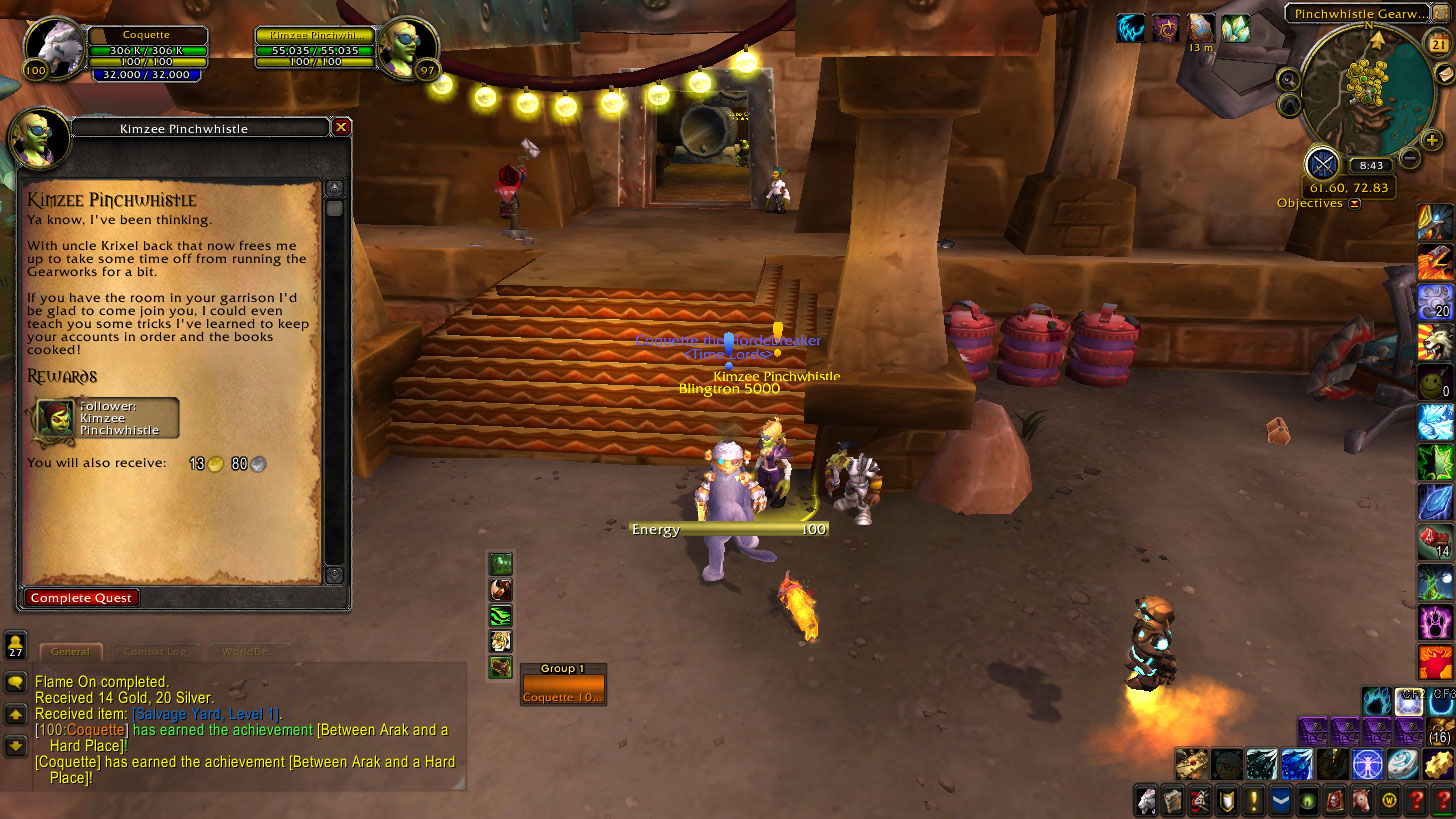Collapse the Objectives tracker
Image resolution: width=1456 pixels, height=819 pixels.
tap(1355, 204)
